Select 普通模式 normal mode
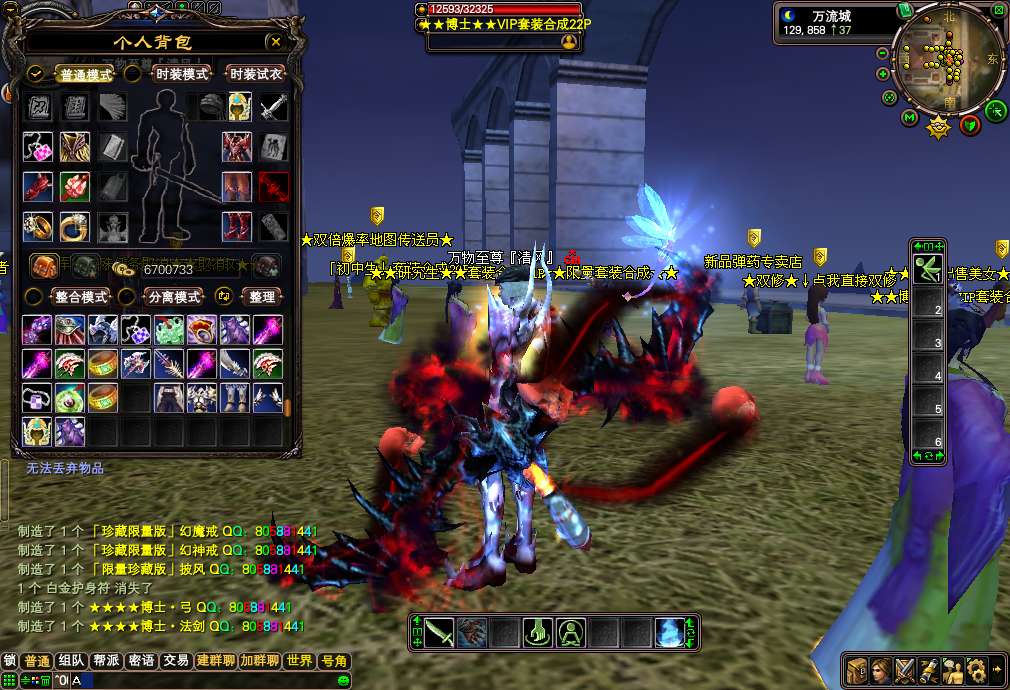The height and width of the screenshot is (690, 1010). pos(85,74)
